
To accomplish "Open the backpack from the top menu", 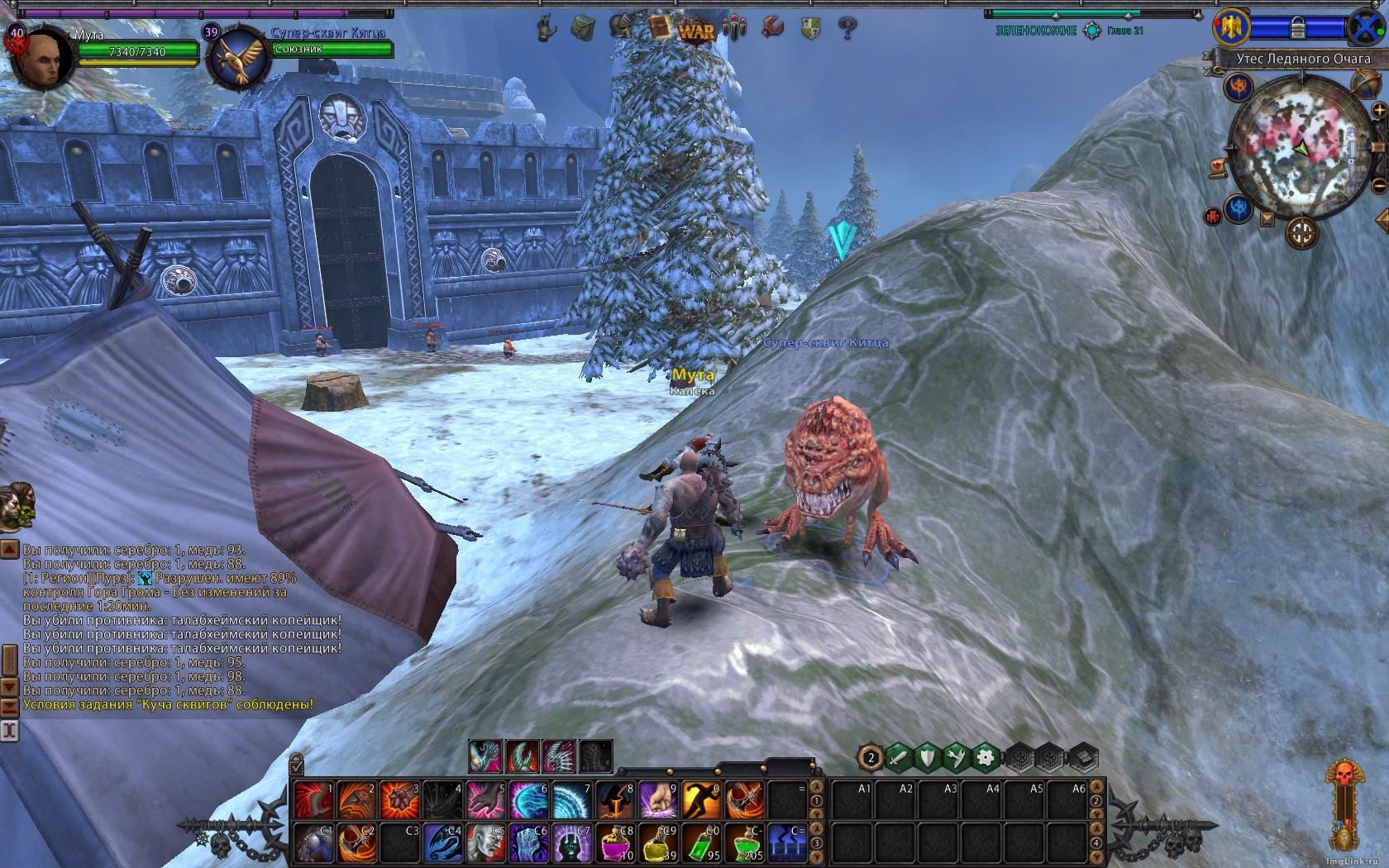I will [x=583, y=28].
